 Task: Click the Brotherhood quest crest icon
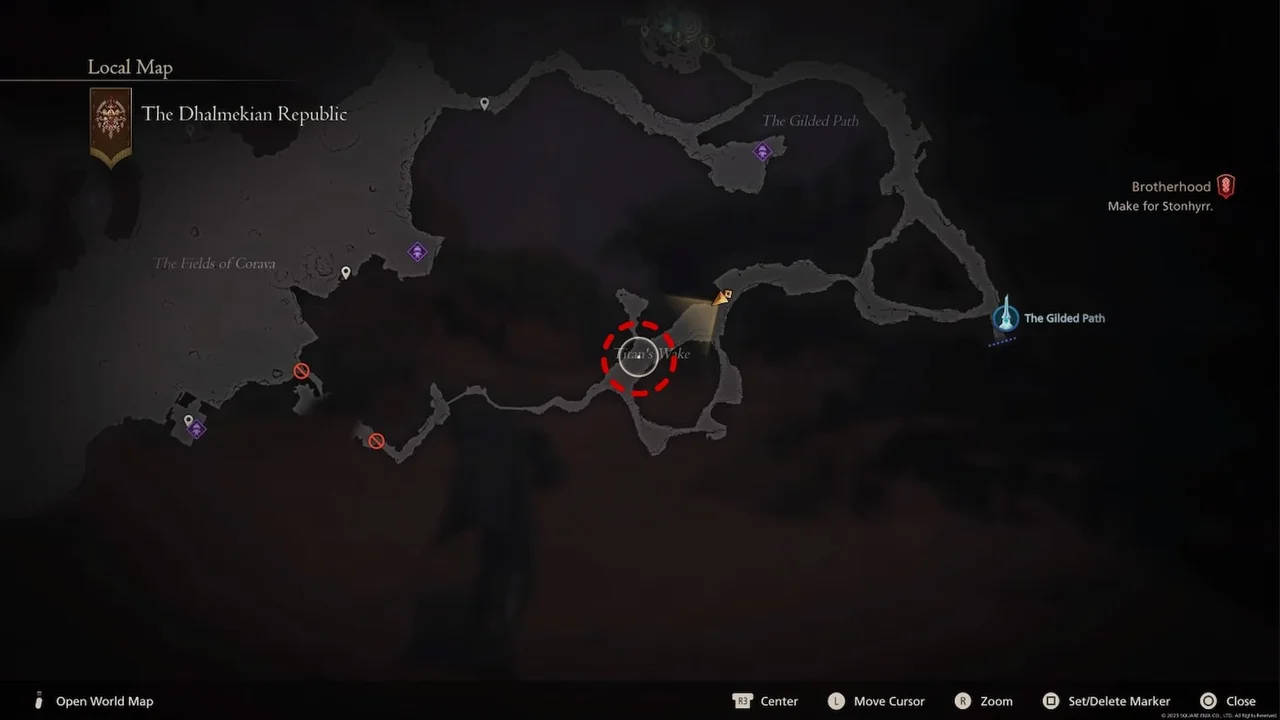1228,185
